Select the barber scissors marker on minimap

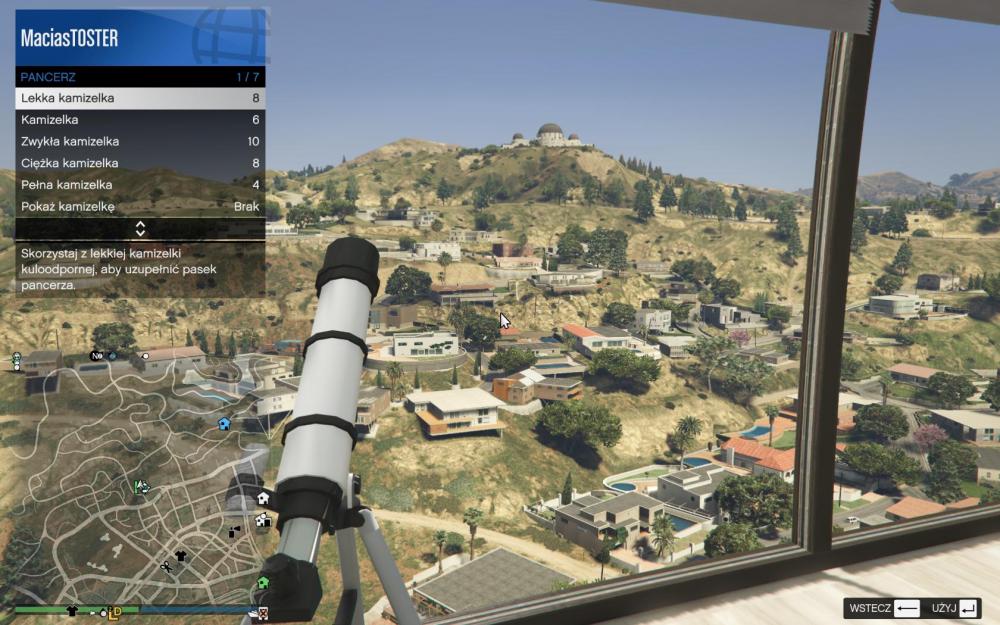pyautogui.click(x=166, y=567)
